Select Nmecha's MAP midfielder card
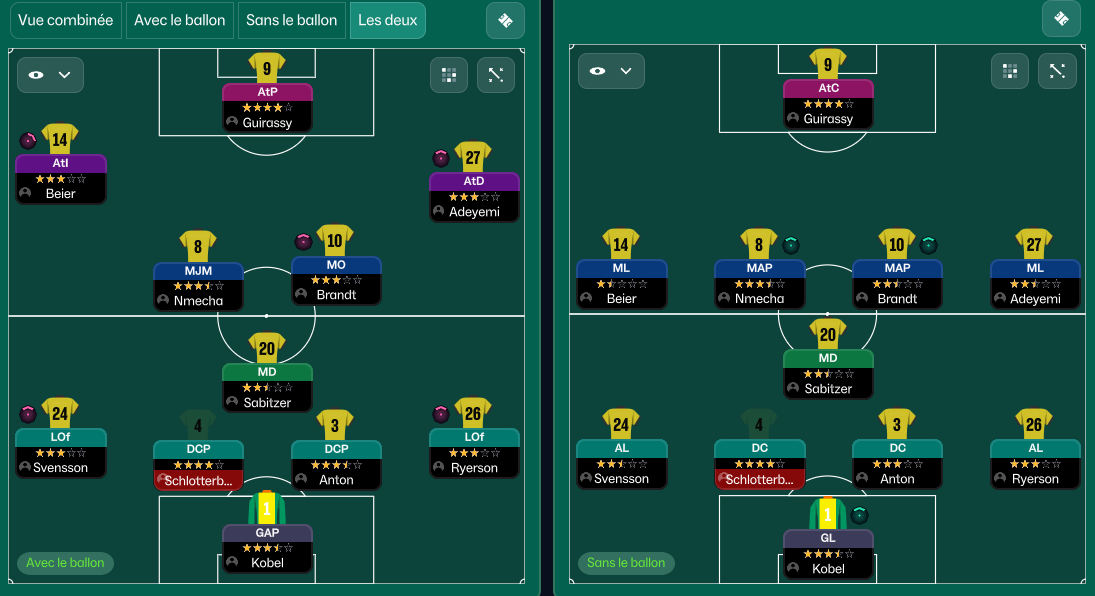 (x=759, y=283)
